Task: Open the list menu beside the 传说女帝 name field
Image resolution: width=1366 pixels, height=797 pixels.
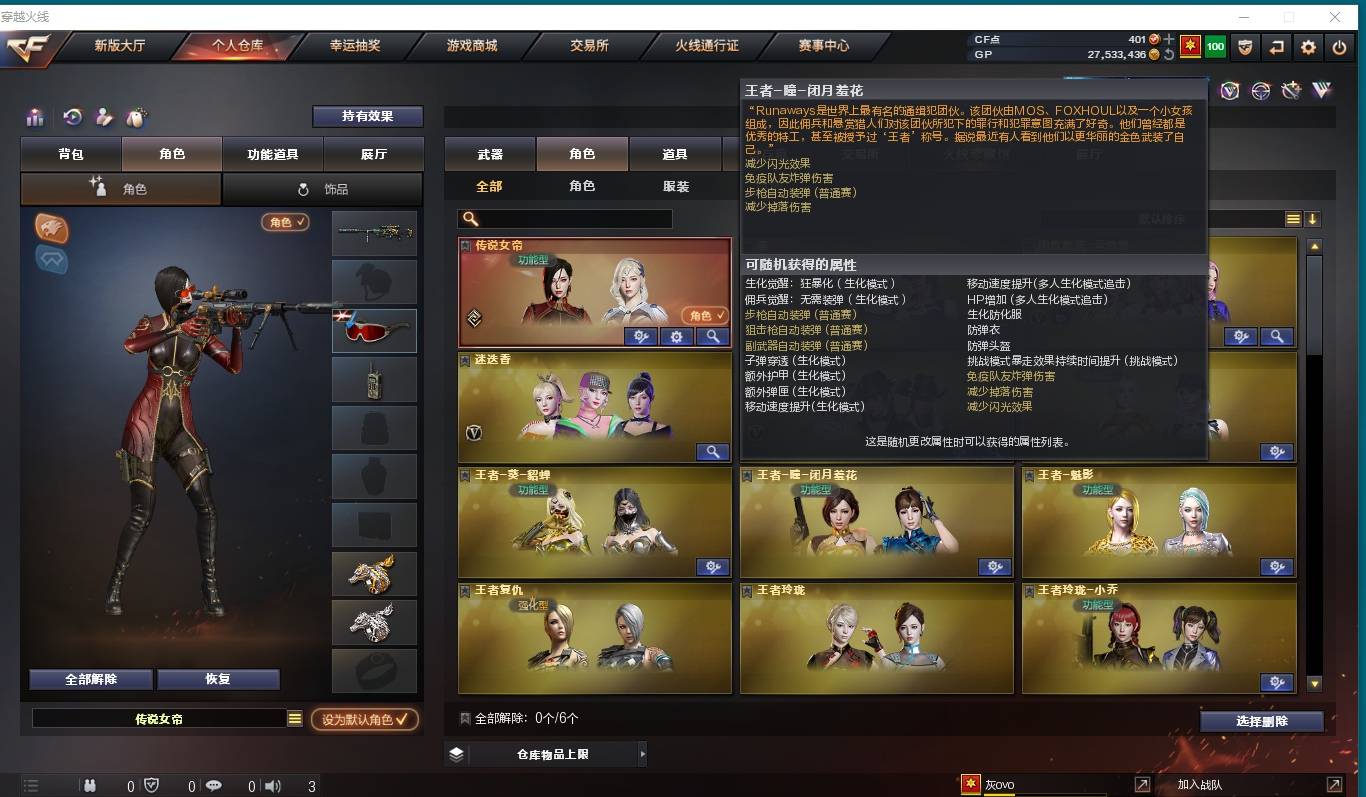Action: point(296,718)
